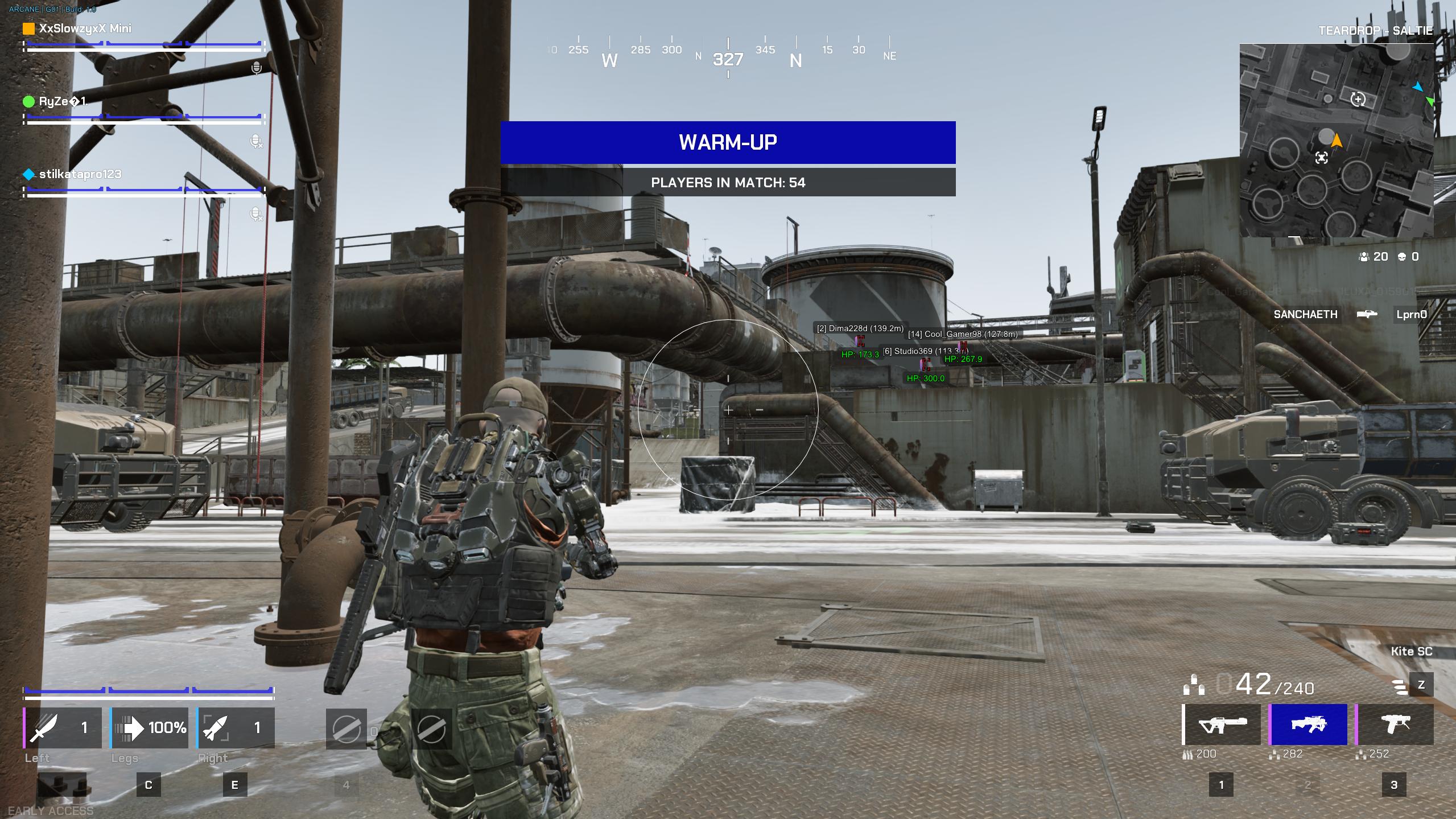1456x819 pixels.
Task: Select the SANCHAETH kill feed entry
Action: pyautogui.click(x=1305, y=314)
